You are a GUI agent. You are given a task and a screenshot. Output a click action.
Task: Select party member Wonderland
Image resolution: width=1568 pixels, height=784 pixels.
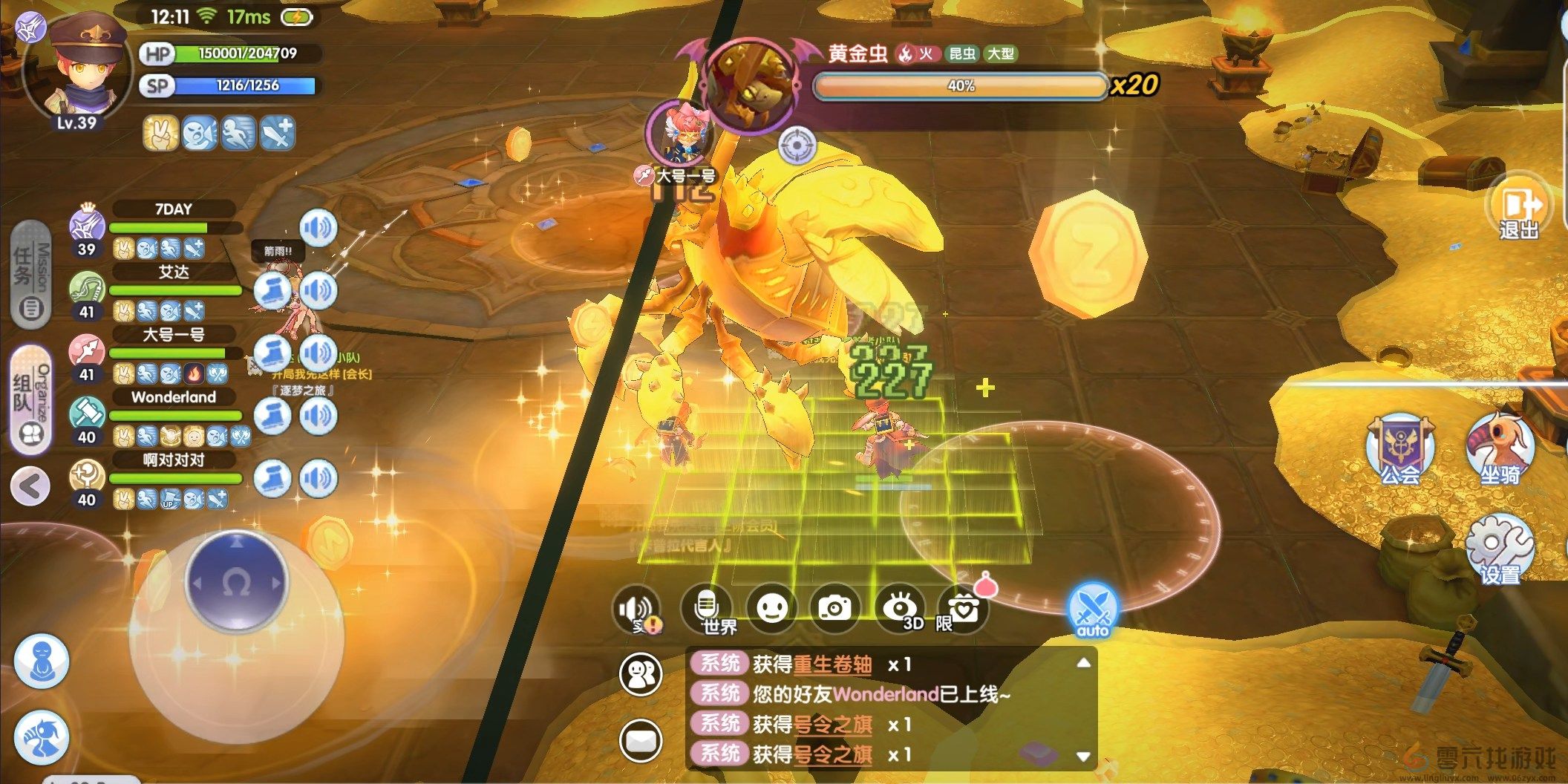pos(174,397)
